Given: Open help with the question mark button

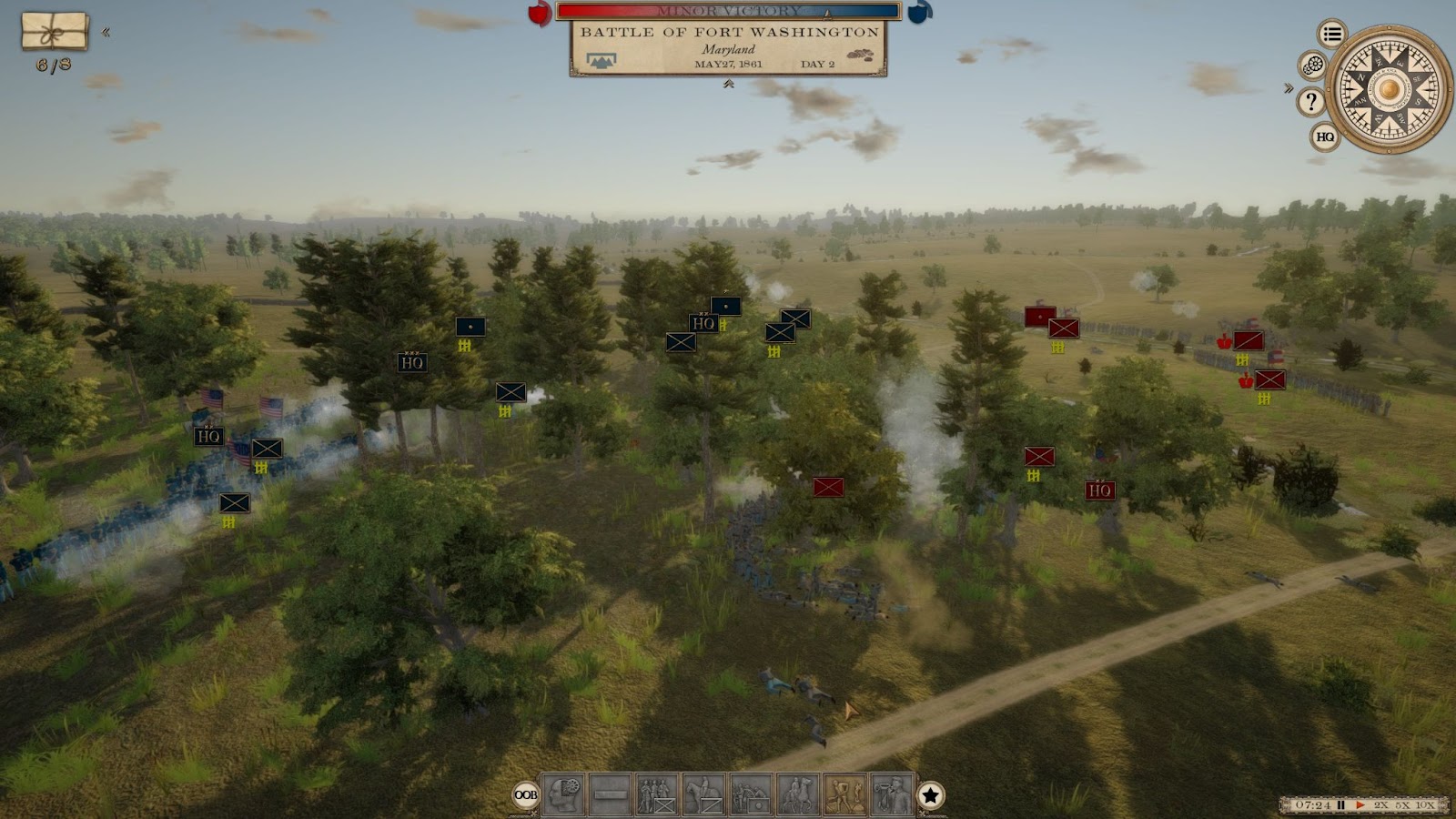Looking at the screenshot, I should [x=1310, y=102].
